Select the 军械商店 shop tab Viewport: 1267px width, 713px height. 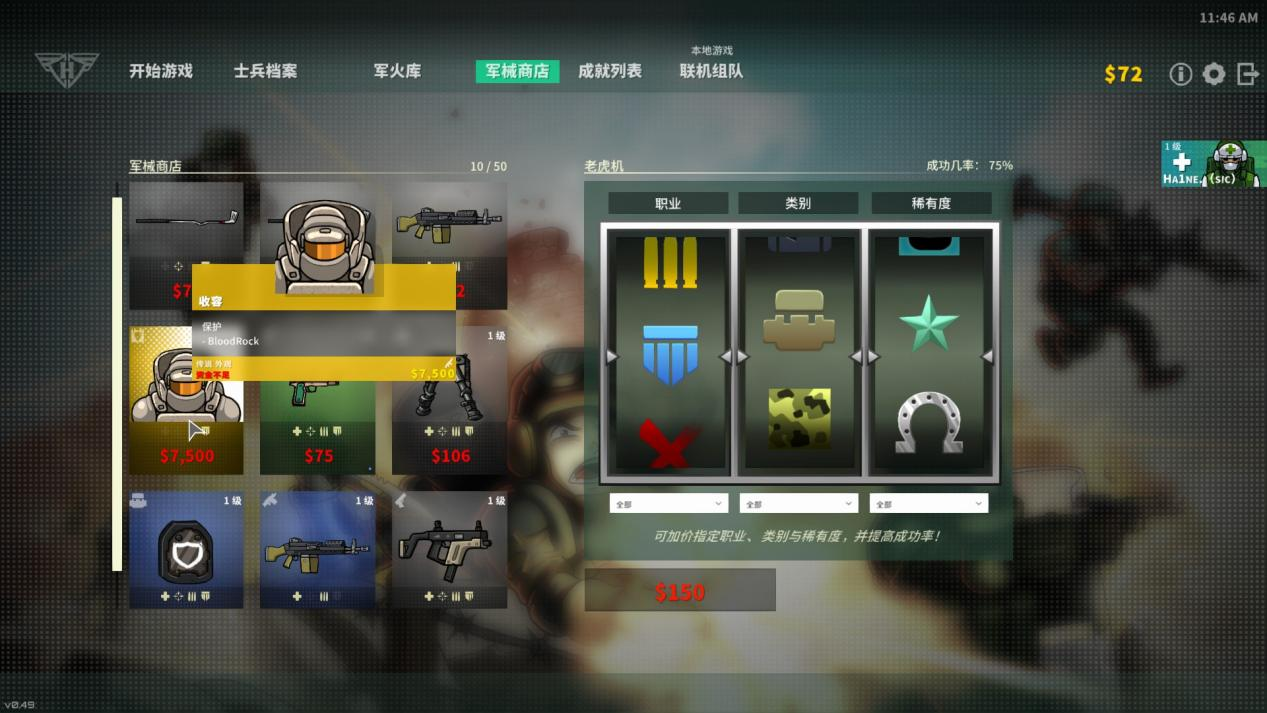click(x=517, y=71)
